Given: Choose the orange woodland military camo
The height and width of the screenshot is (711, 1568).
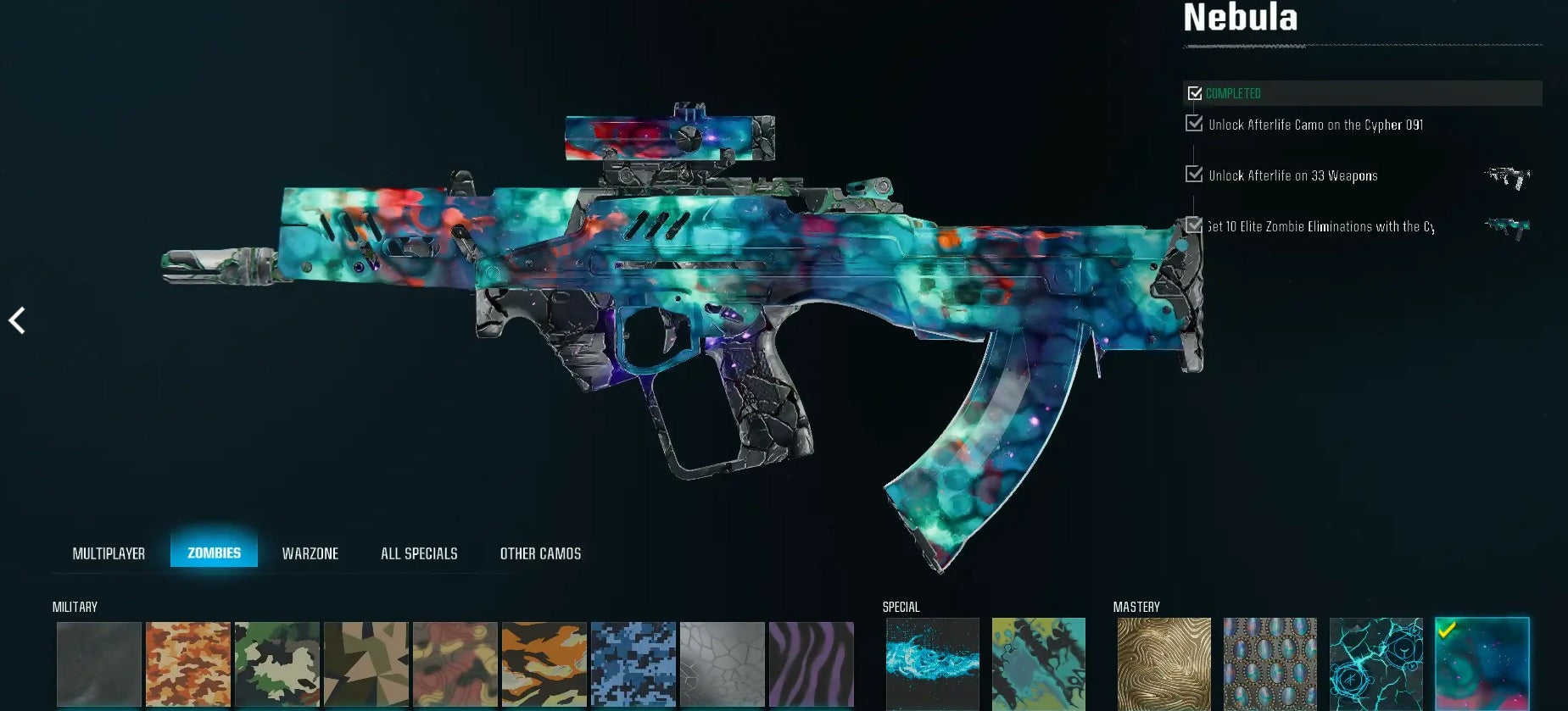Looking at the screenshot, I should 188,664.
